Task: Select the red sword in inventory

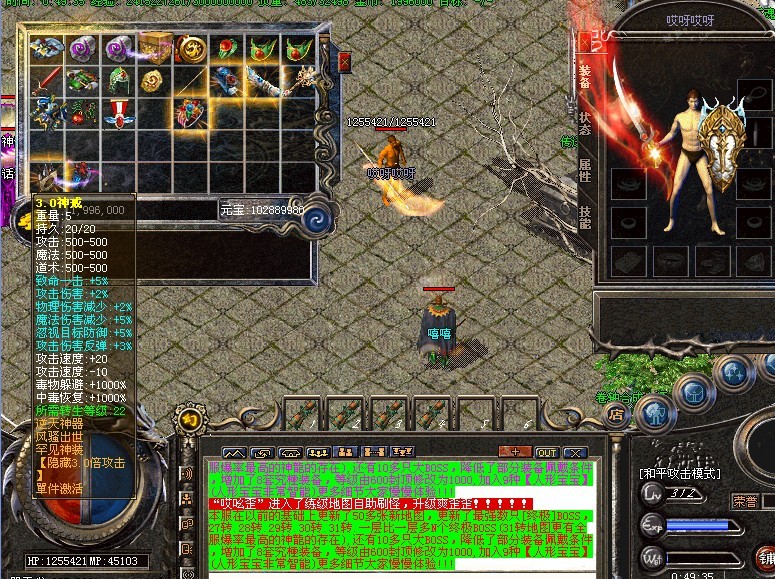Action: 46,82
